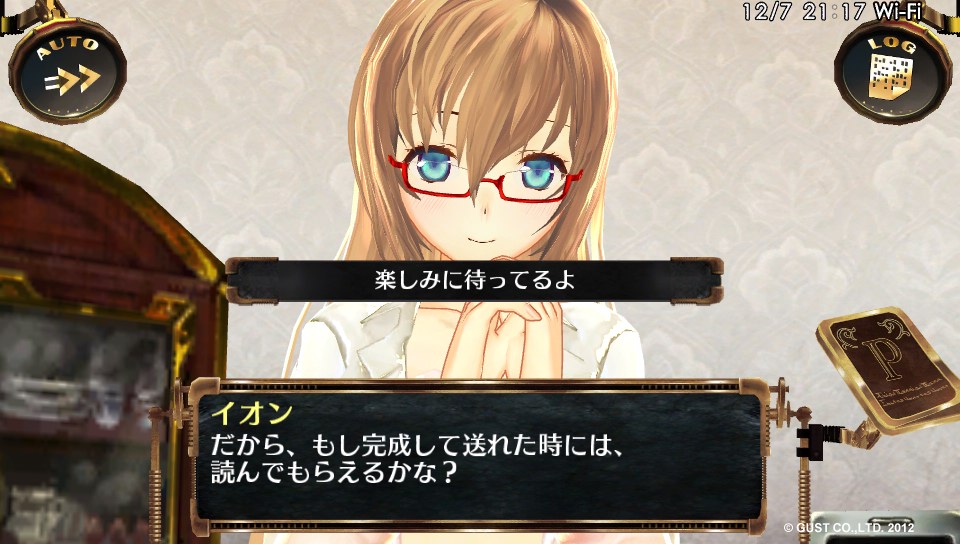The width and height of the screenshot is (960, 544).
Task: Open the LOG backlog button
Action: pyautogui.click(x=891, y=68)
